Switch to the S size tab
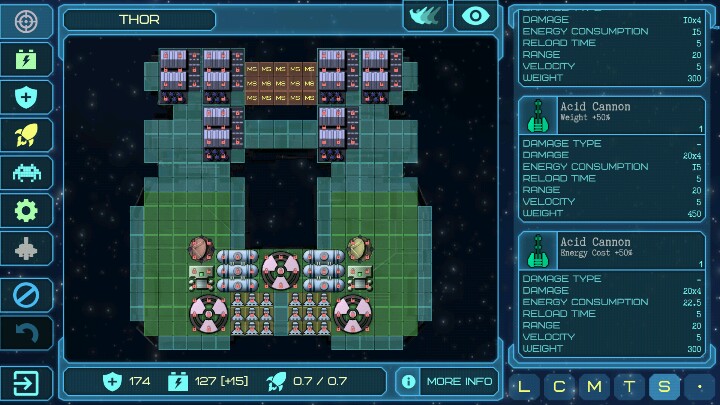This screenshot has width=720, height=405. point(662,386)
